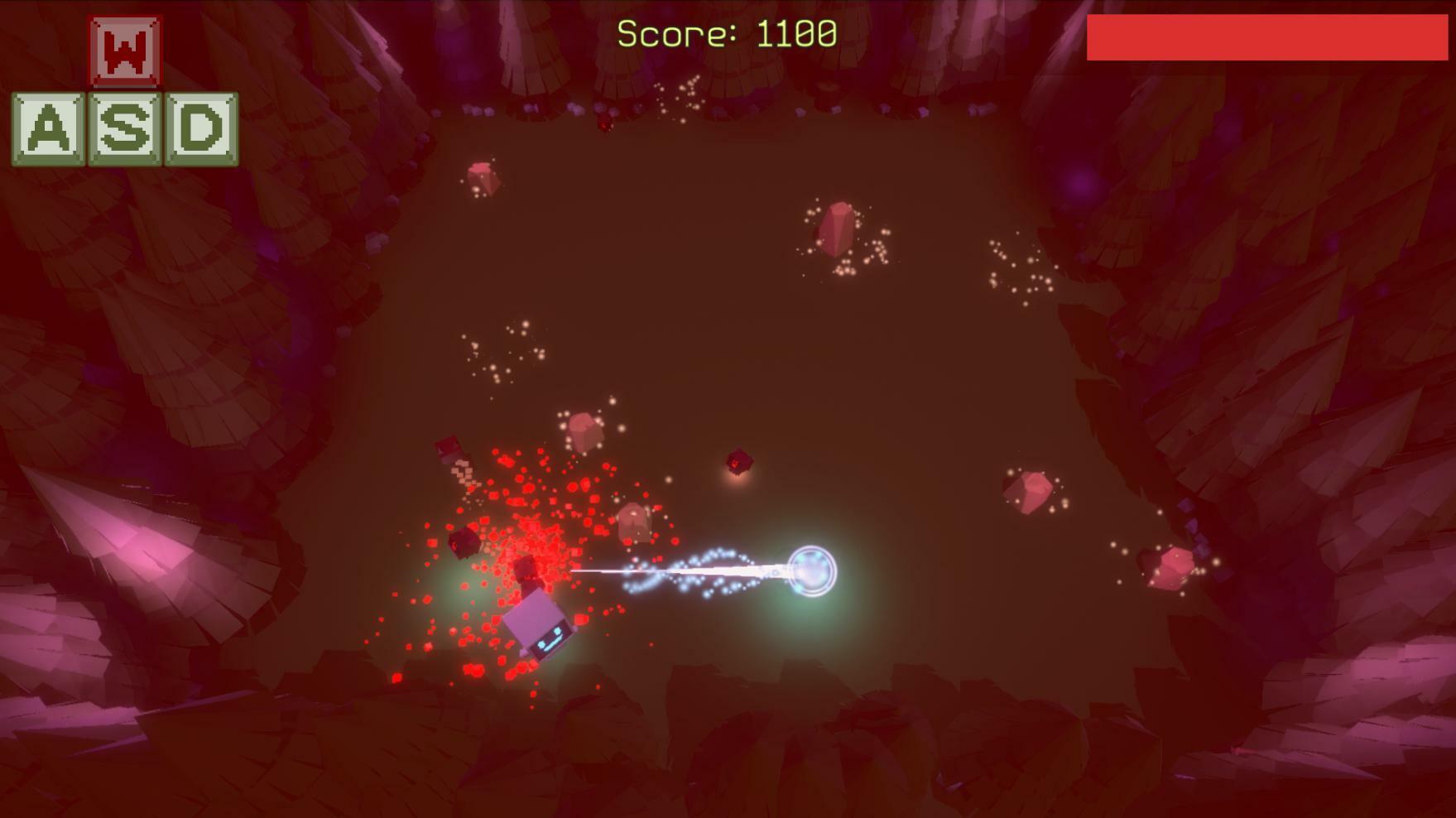This screenshot has height=818, width=1456.
Task: Click the white energy beam trail
Action: click(x=704, y=571)
